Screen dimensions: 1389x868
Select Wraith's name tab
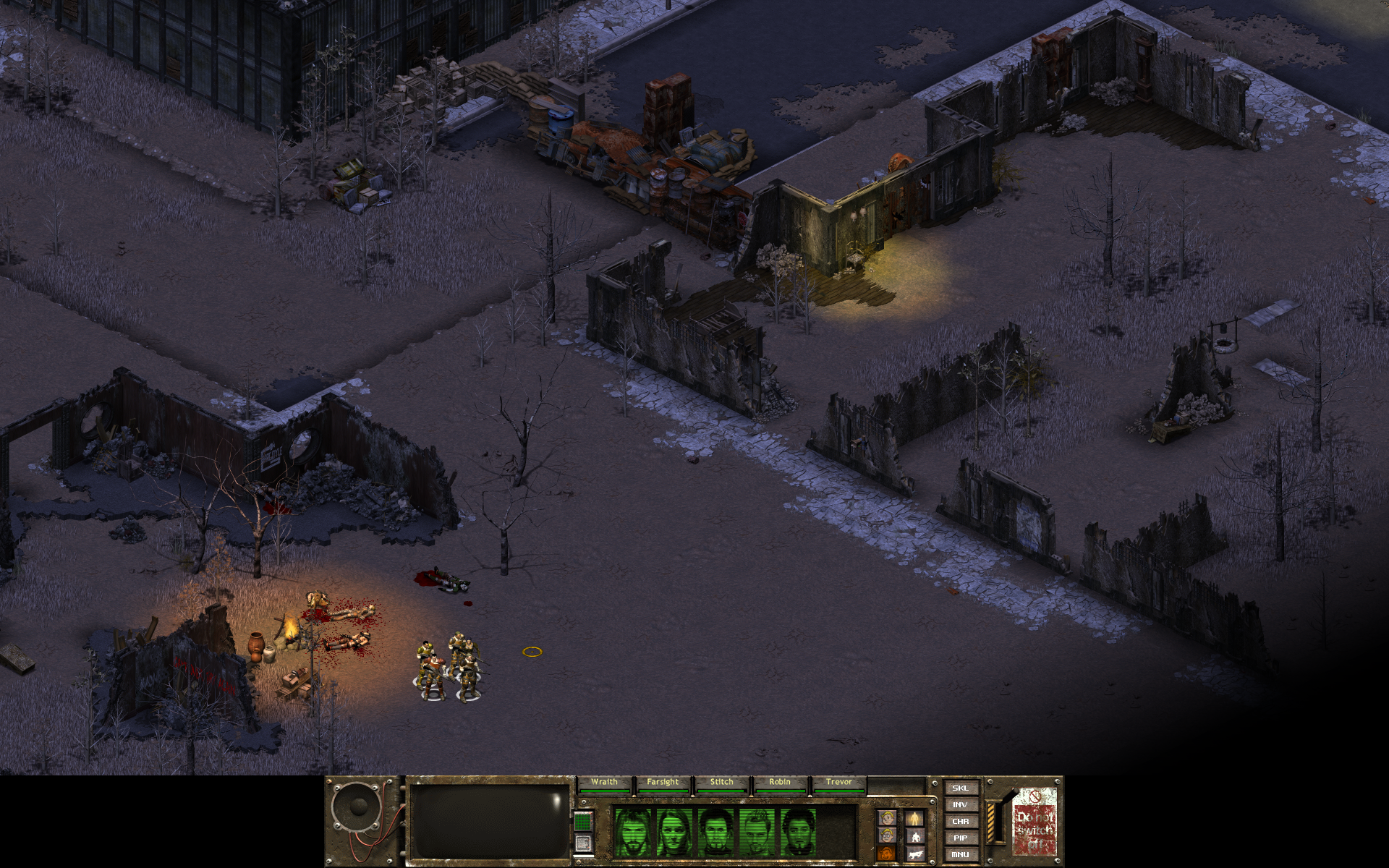coord(604,782)
